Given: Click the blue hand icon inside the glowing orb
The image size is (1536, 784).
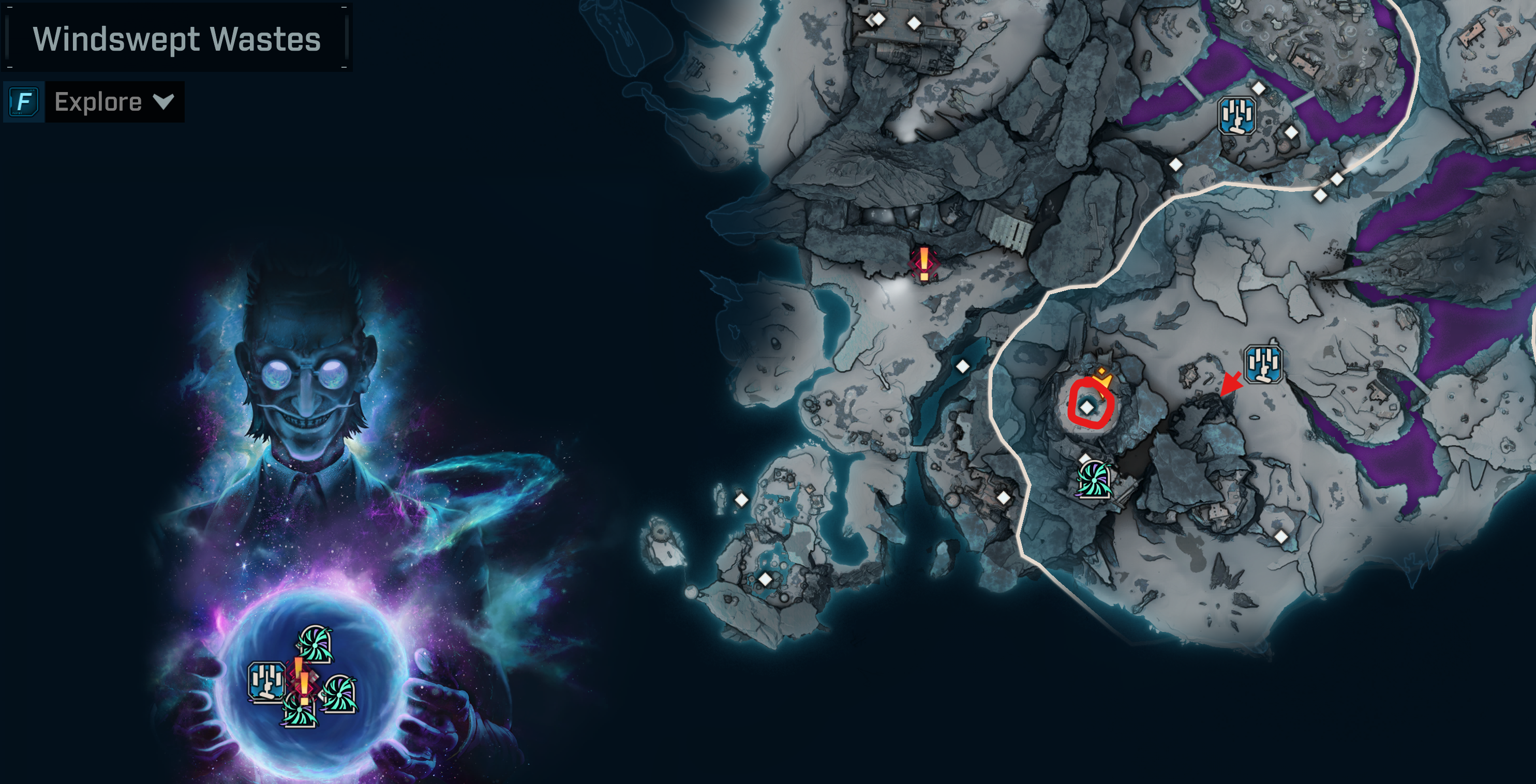Looking at the screenshot, I should [266, 682].
